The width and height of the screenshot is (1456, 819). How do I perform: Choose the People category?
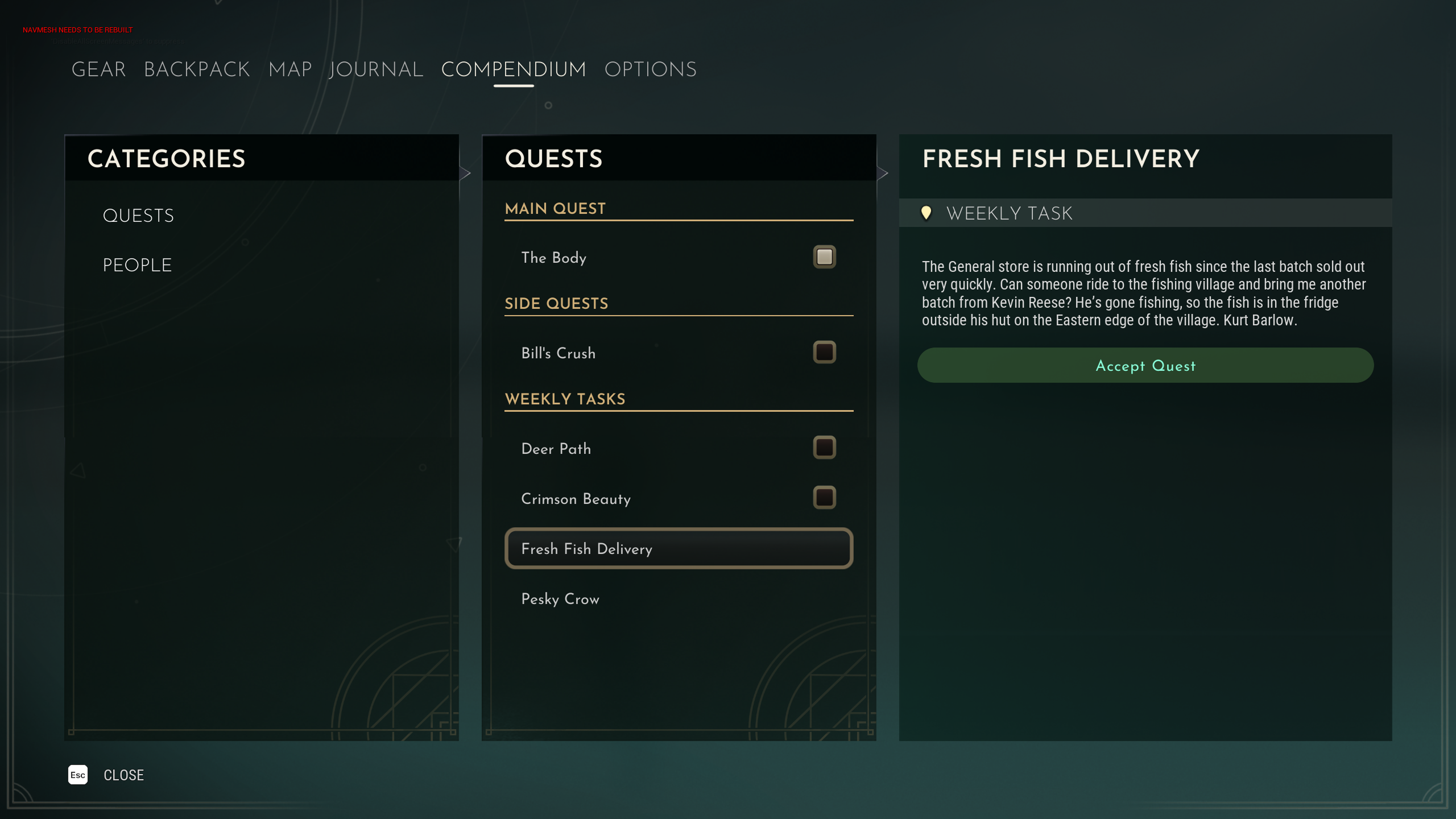(x=137, y=265)
